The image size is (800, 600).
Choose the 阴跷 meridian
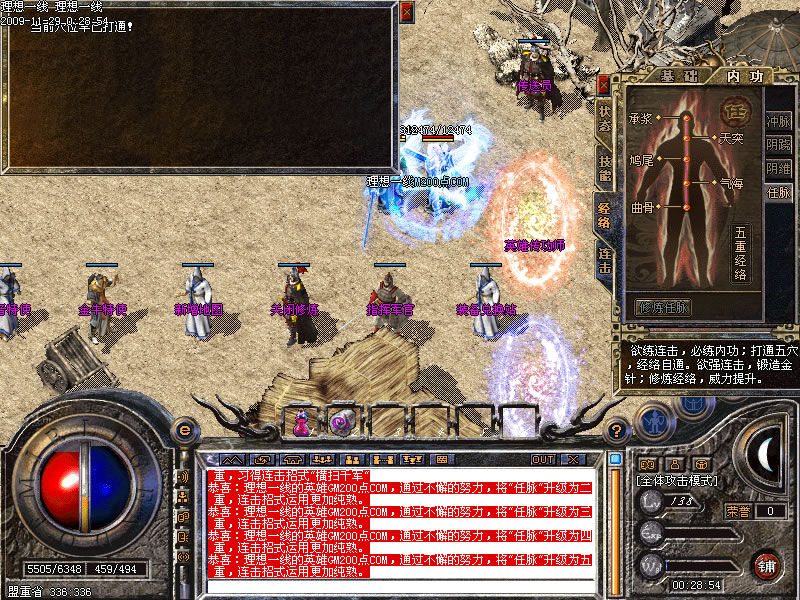778,145
